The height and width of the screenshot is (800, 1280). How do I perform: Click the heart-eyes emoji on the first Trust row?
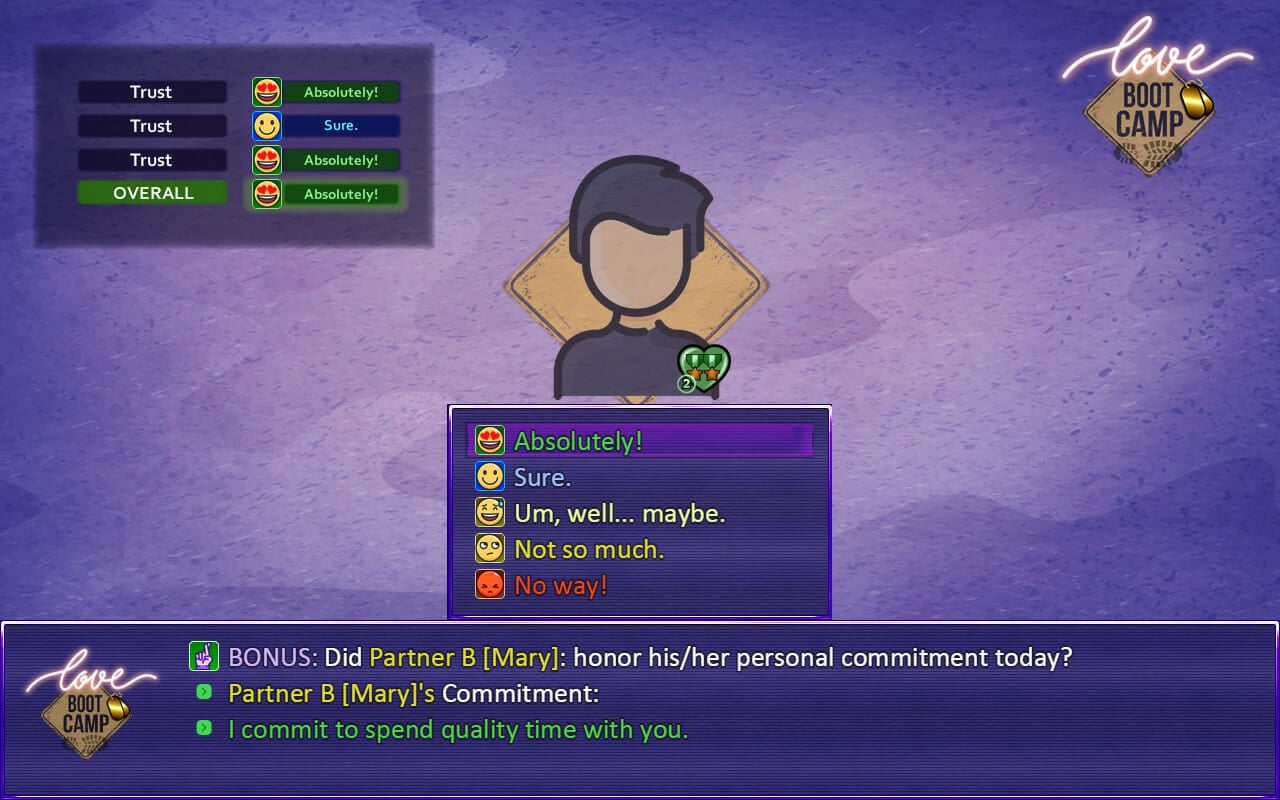click(x=264, y=91)
